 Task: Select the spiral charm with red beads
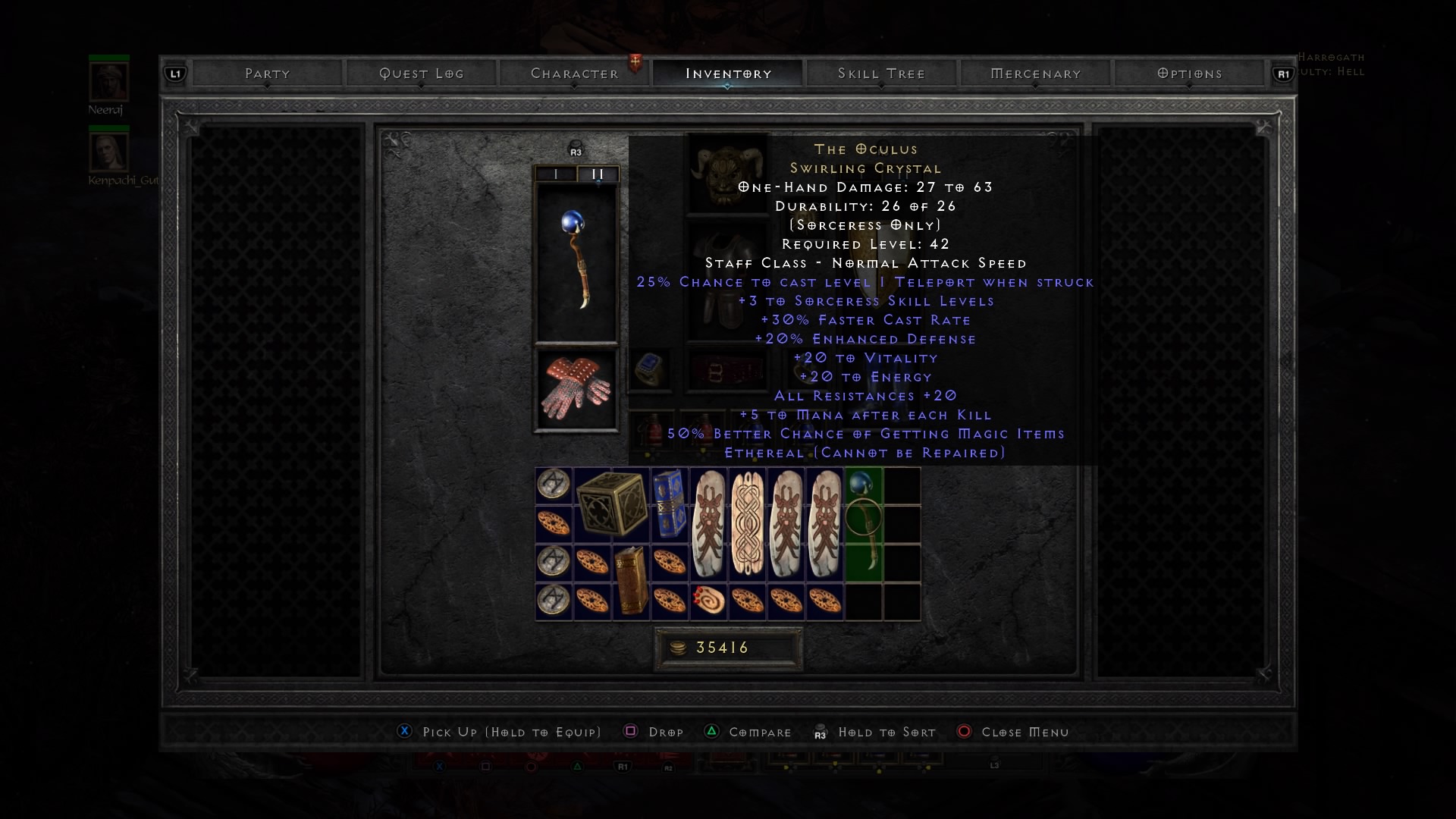pyautogui.click(x=708, y=601)
